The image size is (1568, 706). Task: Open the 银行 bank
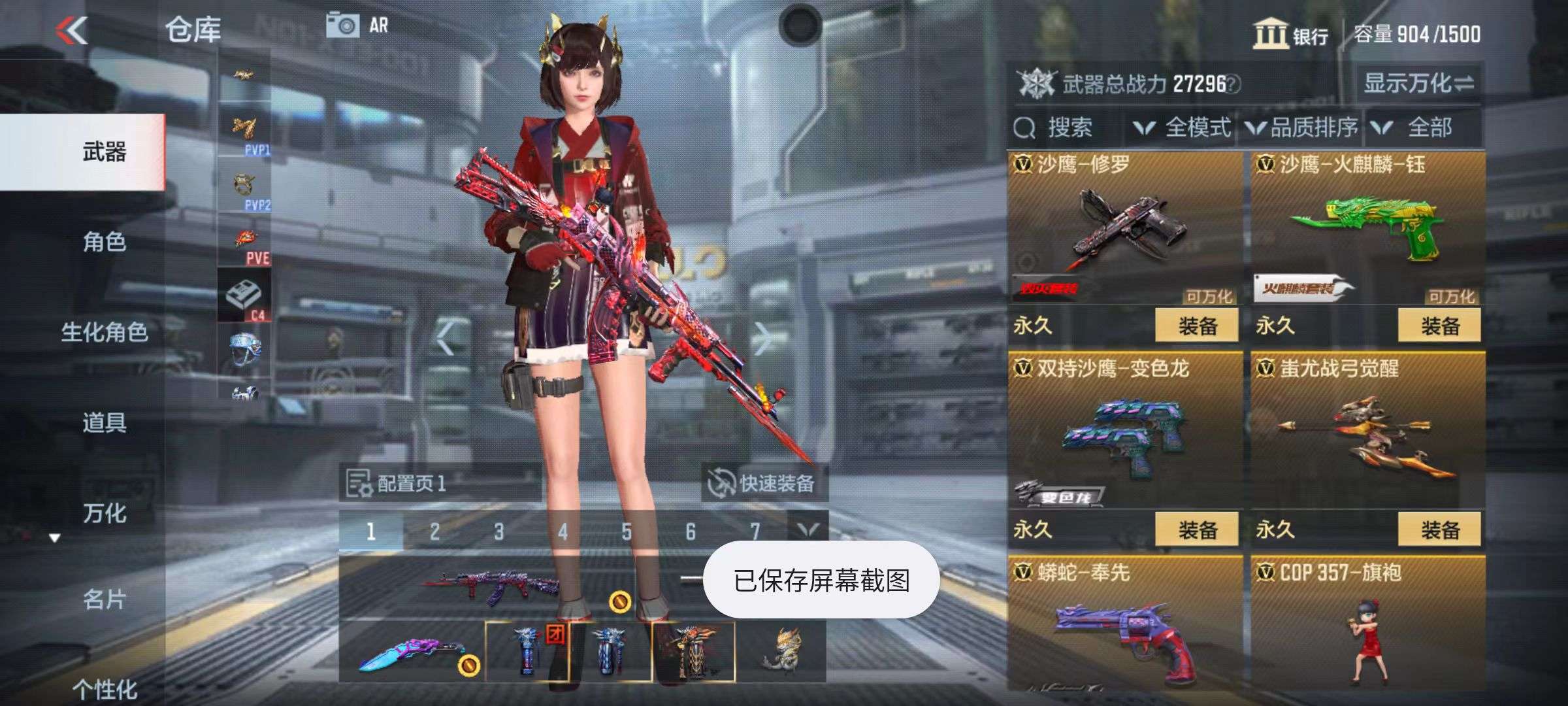[x=1290, y=35]
